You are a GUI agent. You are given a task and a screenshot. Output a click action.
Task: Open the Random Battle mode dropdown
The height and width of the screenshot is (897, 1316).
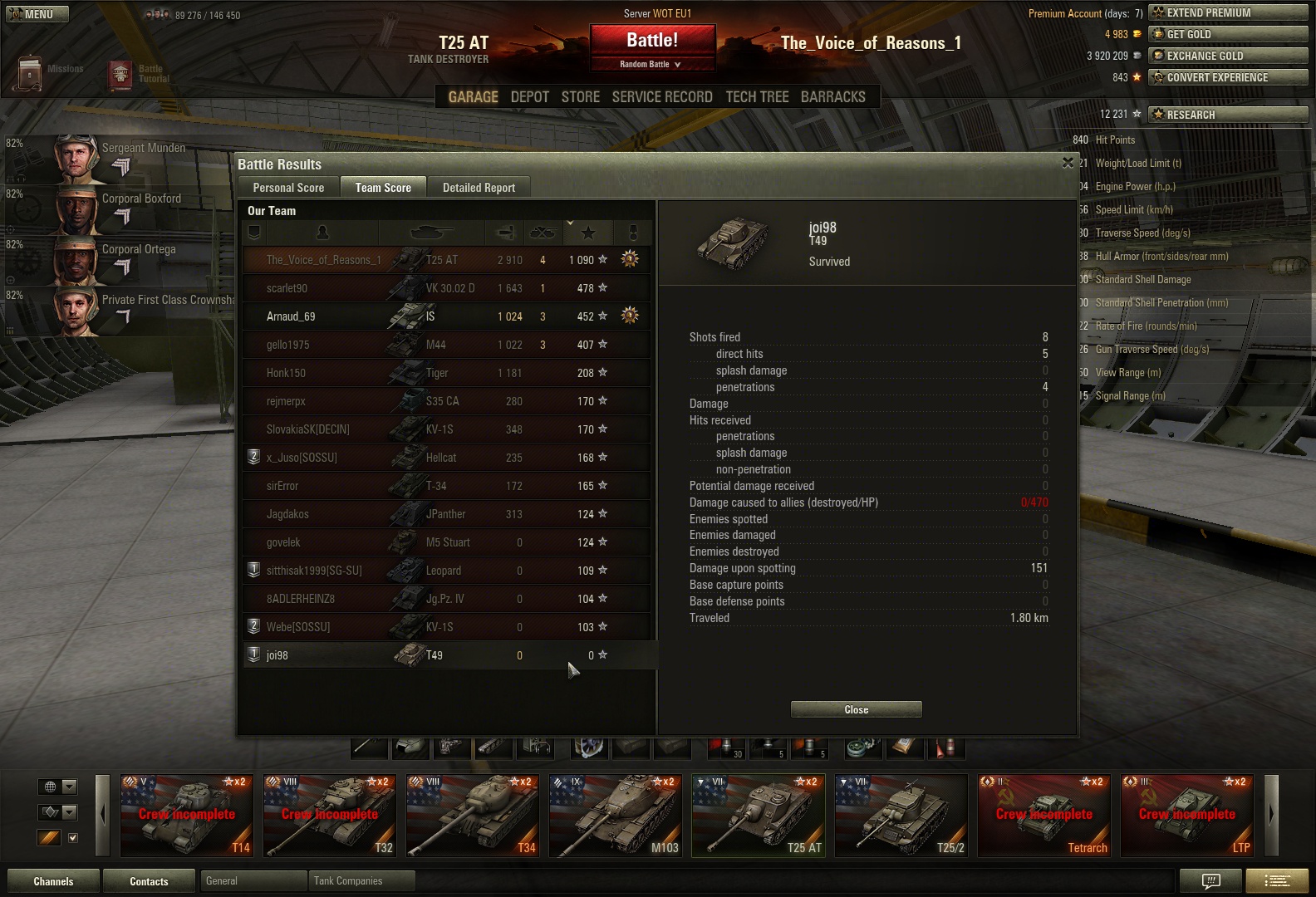pyautogui.click(x=651, y=64)
